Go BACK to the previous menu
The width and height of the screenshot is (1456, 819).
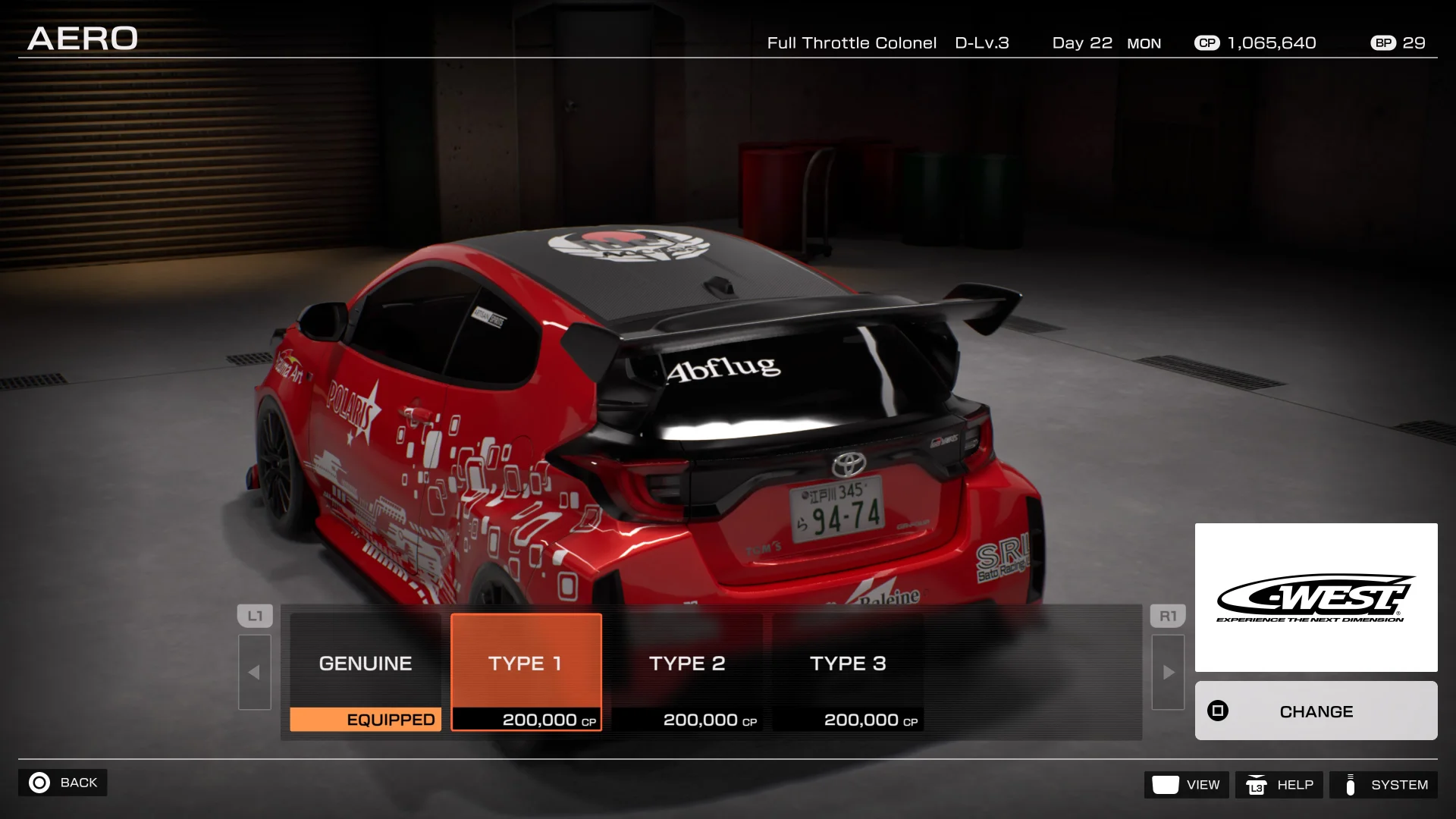coord(63,783)
